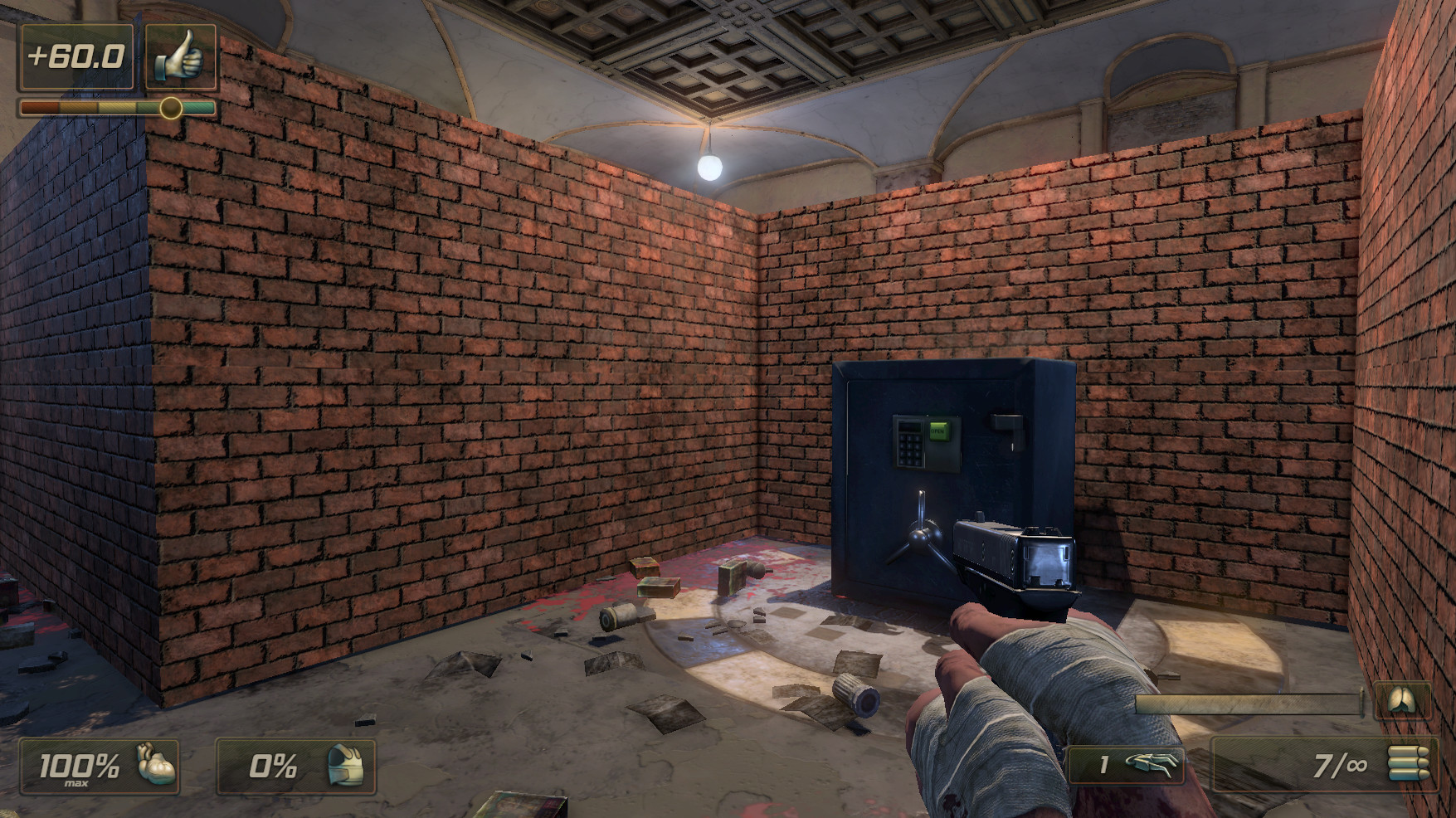Screen dimensions: 1456x818
Task: Click the keypad display screen on the safe
Action: click(x=909, y=426)
